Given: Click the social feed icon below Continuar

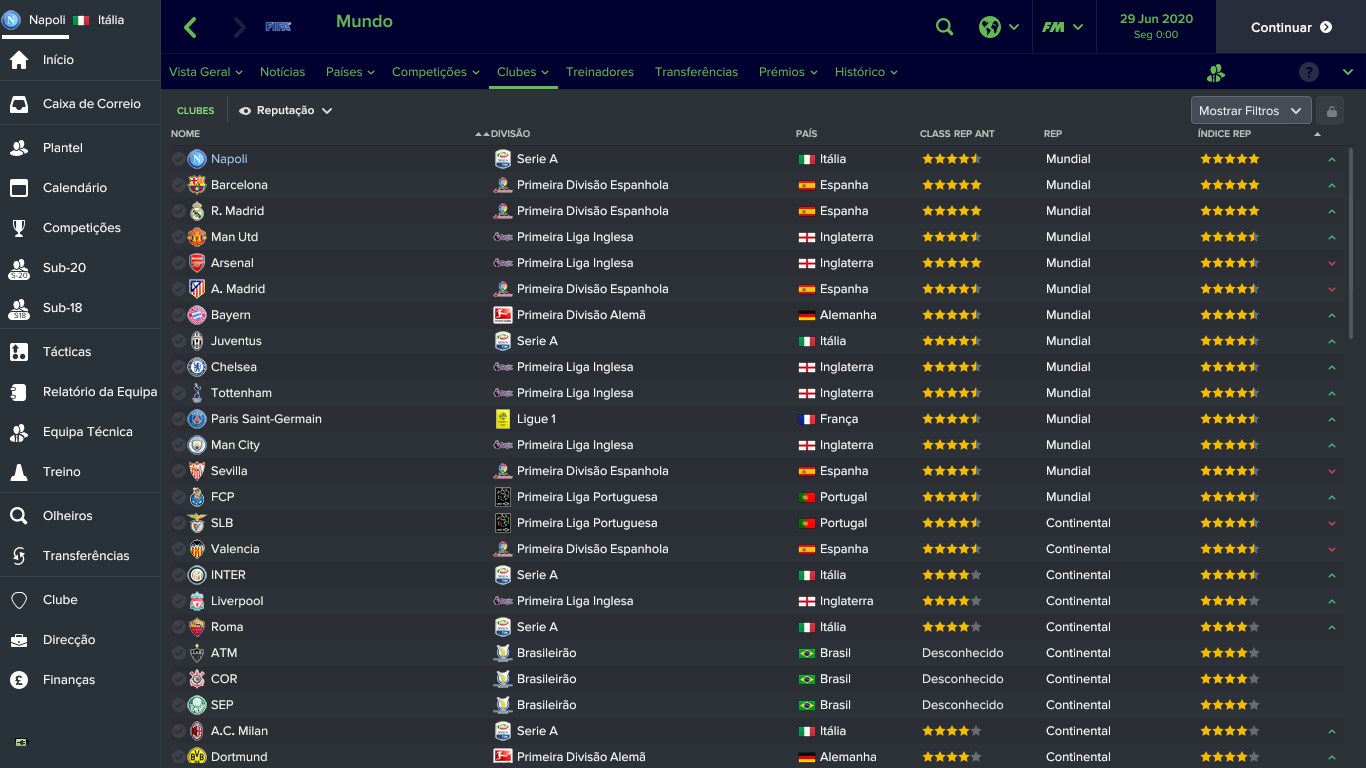Looking at the screenshot, I should point(1215,72).
